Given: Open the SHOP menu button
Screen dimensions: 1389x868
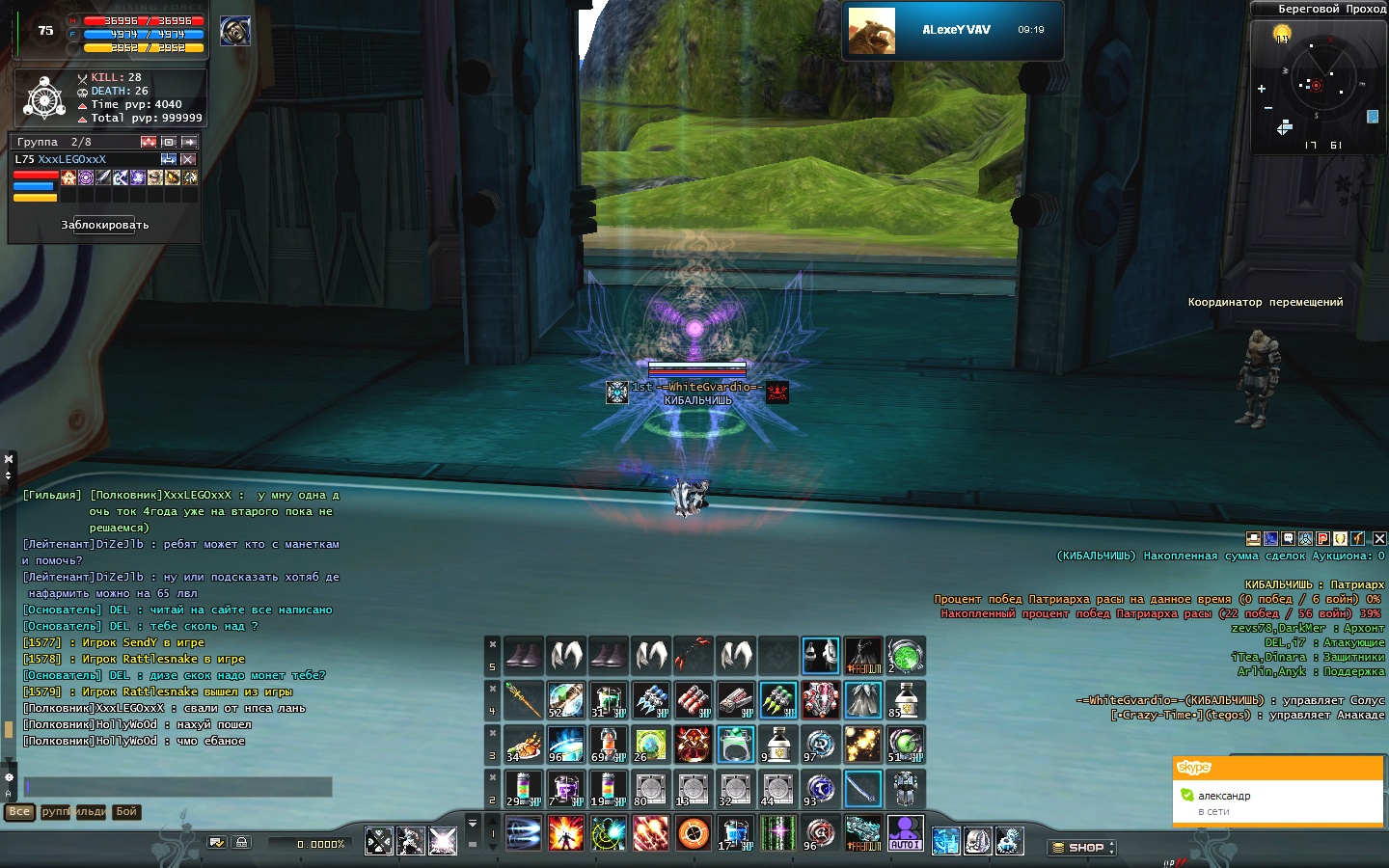Looking at the screenshot, I should pyautogui.click(x=1082, y=848).
